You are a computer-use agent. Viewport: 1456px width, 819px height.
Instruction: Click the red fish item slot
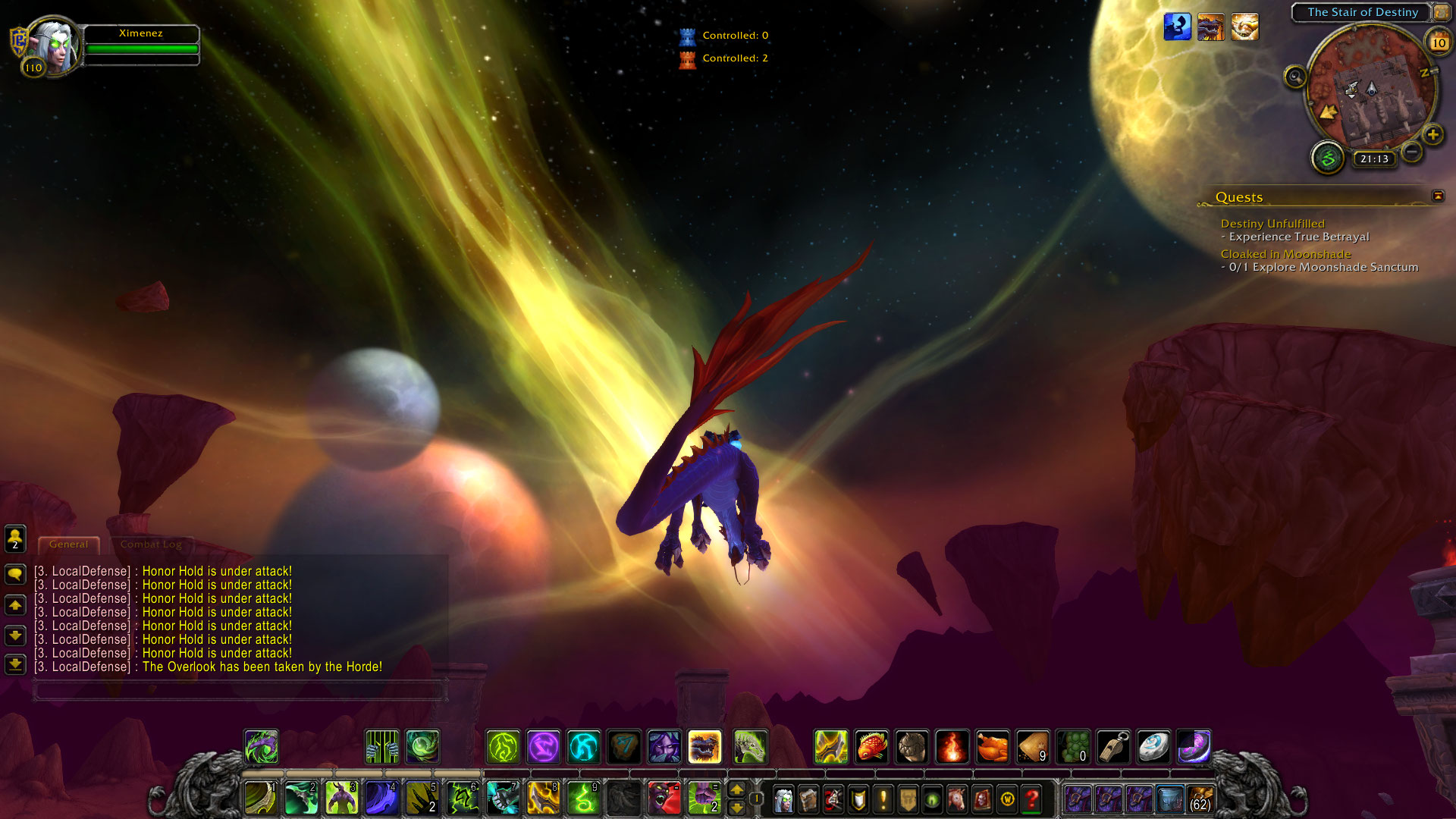(x=871, y=747)
